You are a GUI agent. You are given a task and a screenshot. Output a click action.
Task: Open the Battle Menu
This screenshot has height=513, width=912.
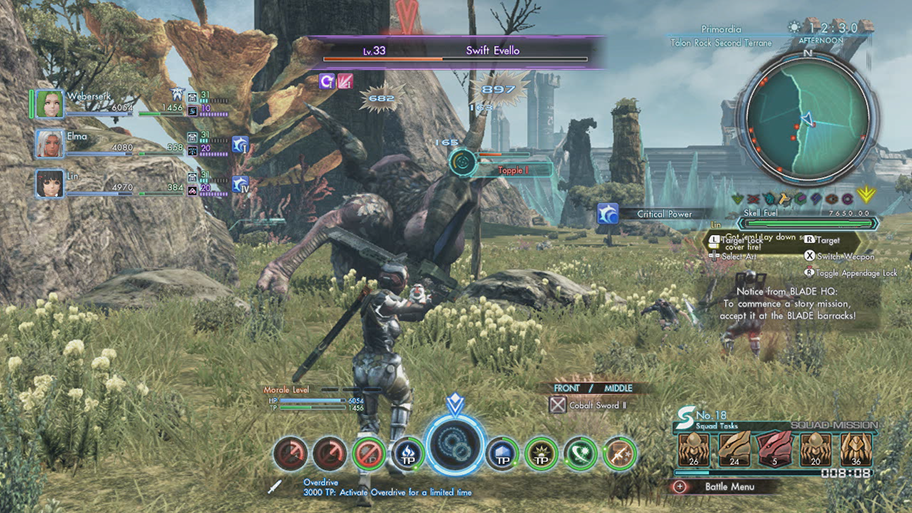point(726,487)
